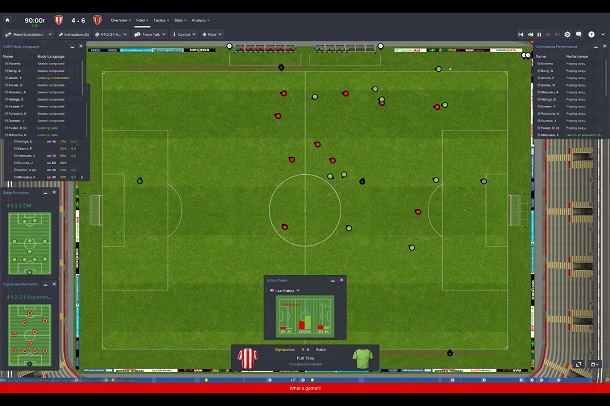Switch to the Field view menu
Screen dimensions: 610x406
141,20
